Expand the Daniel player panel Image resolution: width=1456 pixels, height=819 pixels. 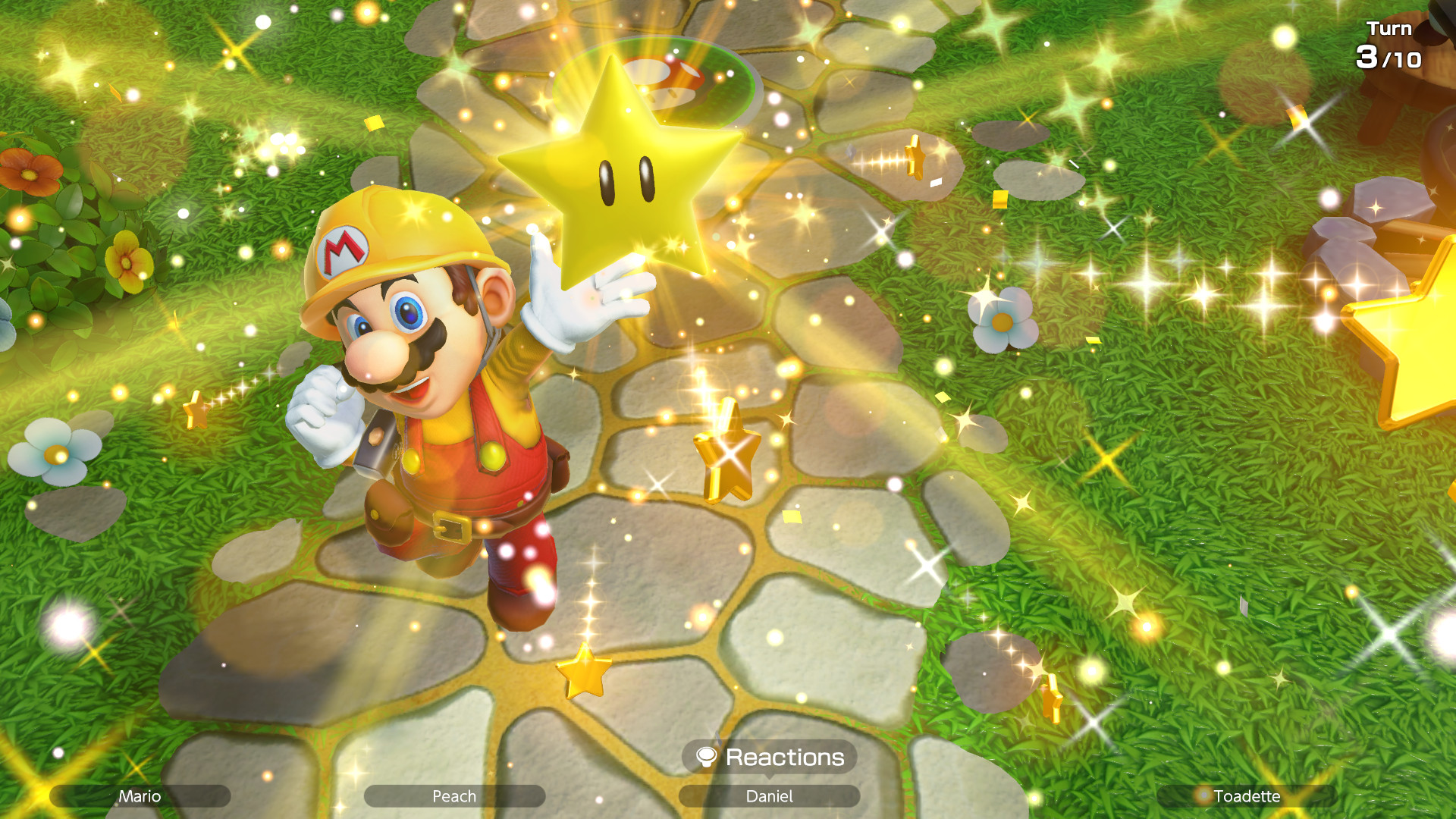tap(768, 797)
